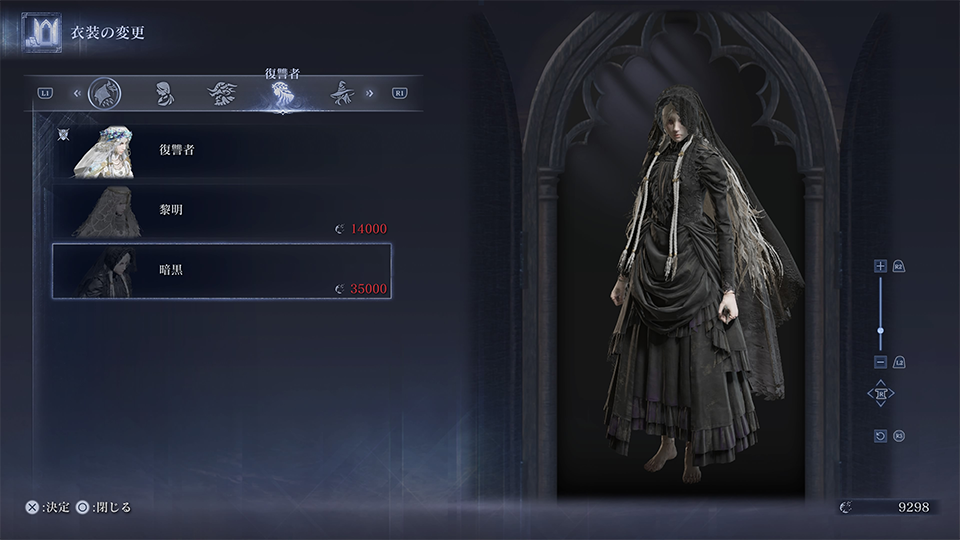Click the left double-chevron tab arrow
This screenshot has height=540, width=960.
pyautogui.click(x=77, y=93)
